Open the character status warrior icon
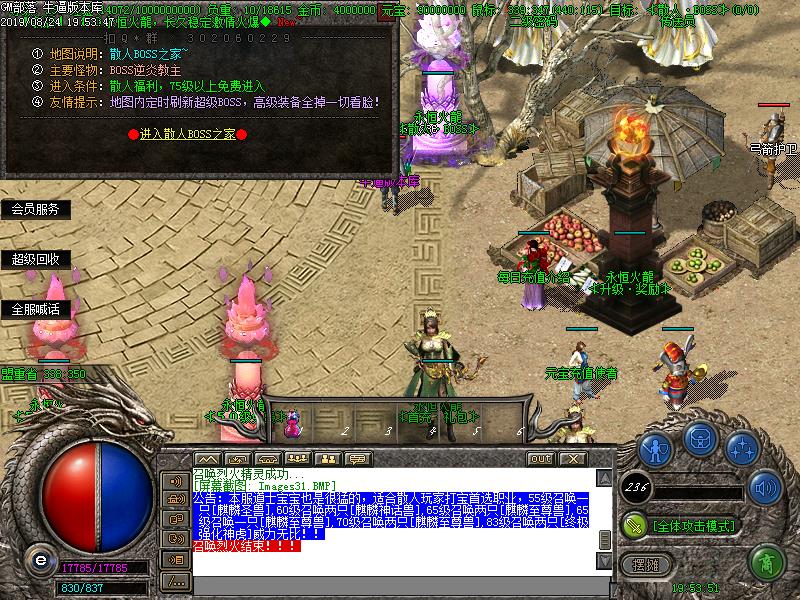Screen dimensions: 800x600 point(655,447)
